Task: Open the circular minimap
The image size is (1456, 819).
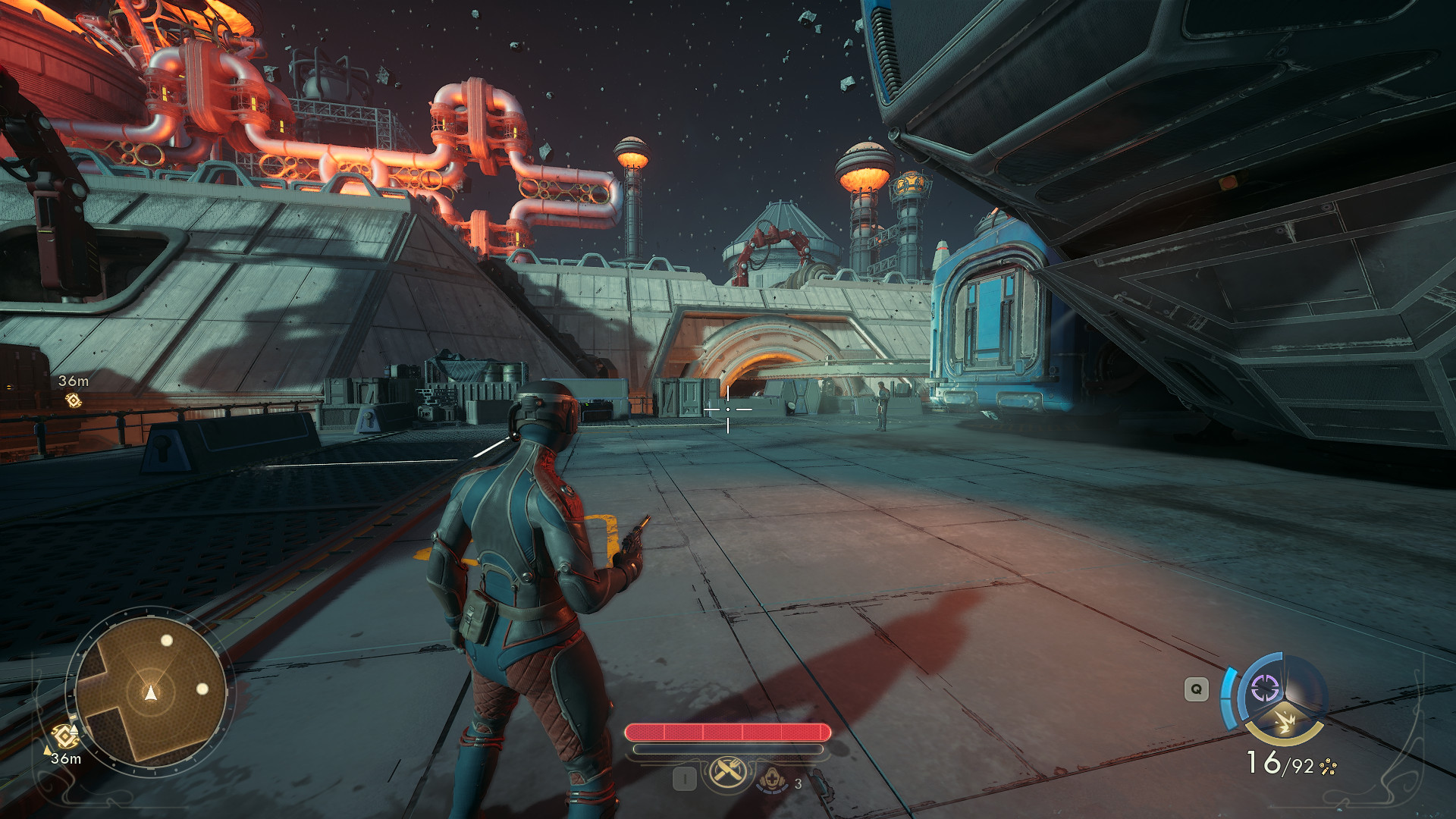Action: [150, 691]
